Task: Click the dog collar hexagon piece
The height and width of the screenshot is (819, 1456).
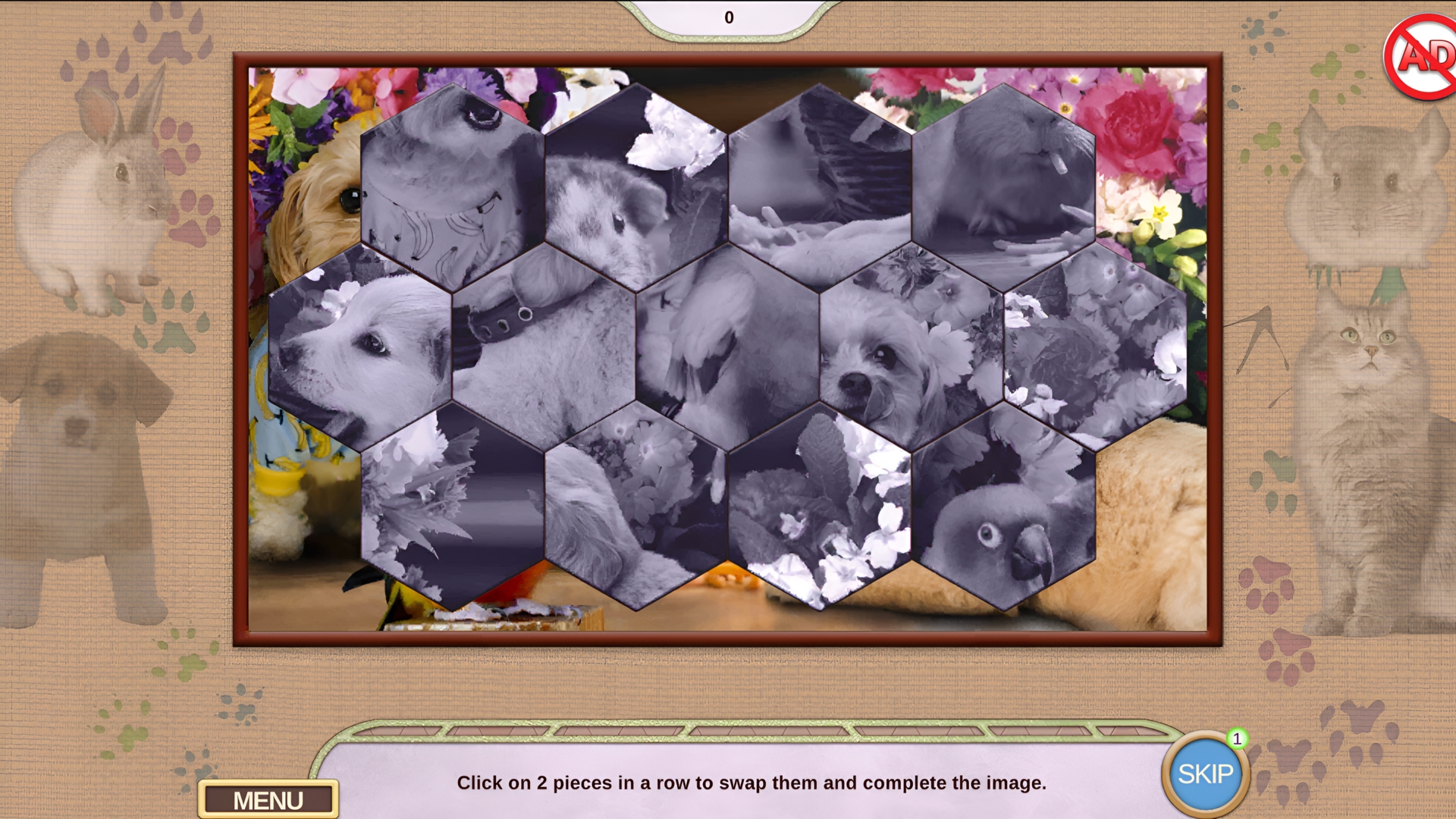Action: tap(542, 341)
